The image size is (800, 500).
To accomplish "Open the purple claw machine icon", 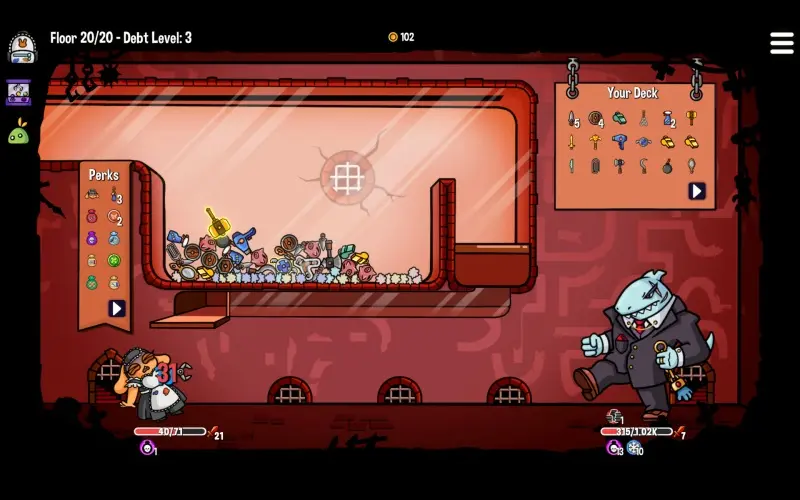I will coord(19,93).
